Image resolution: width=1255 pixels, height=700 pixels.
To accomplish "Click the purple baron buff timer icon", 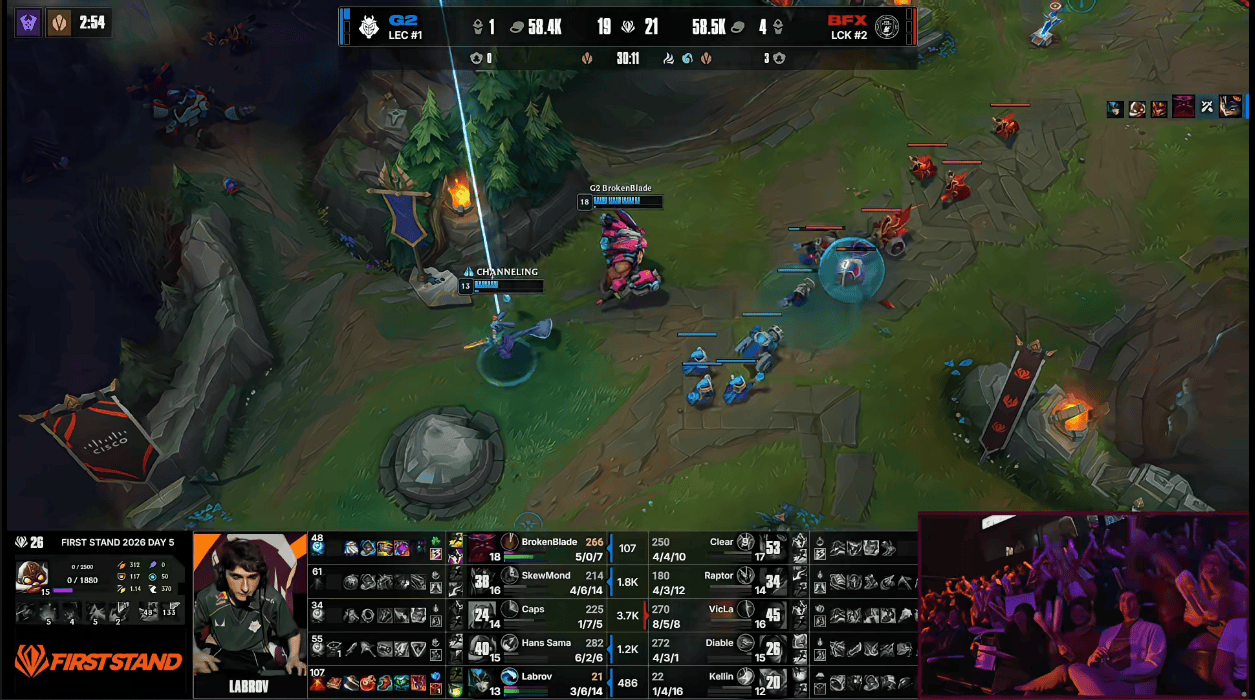I will [28, 22].
